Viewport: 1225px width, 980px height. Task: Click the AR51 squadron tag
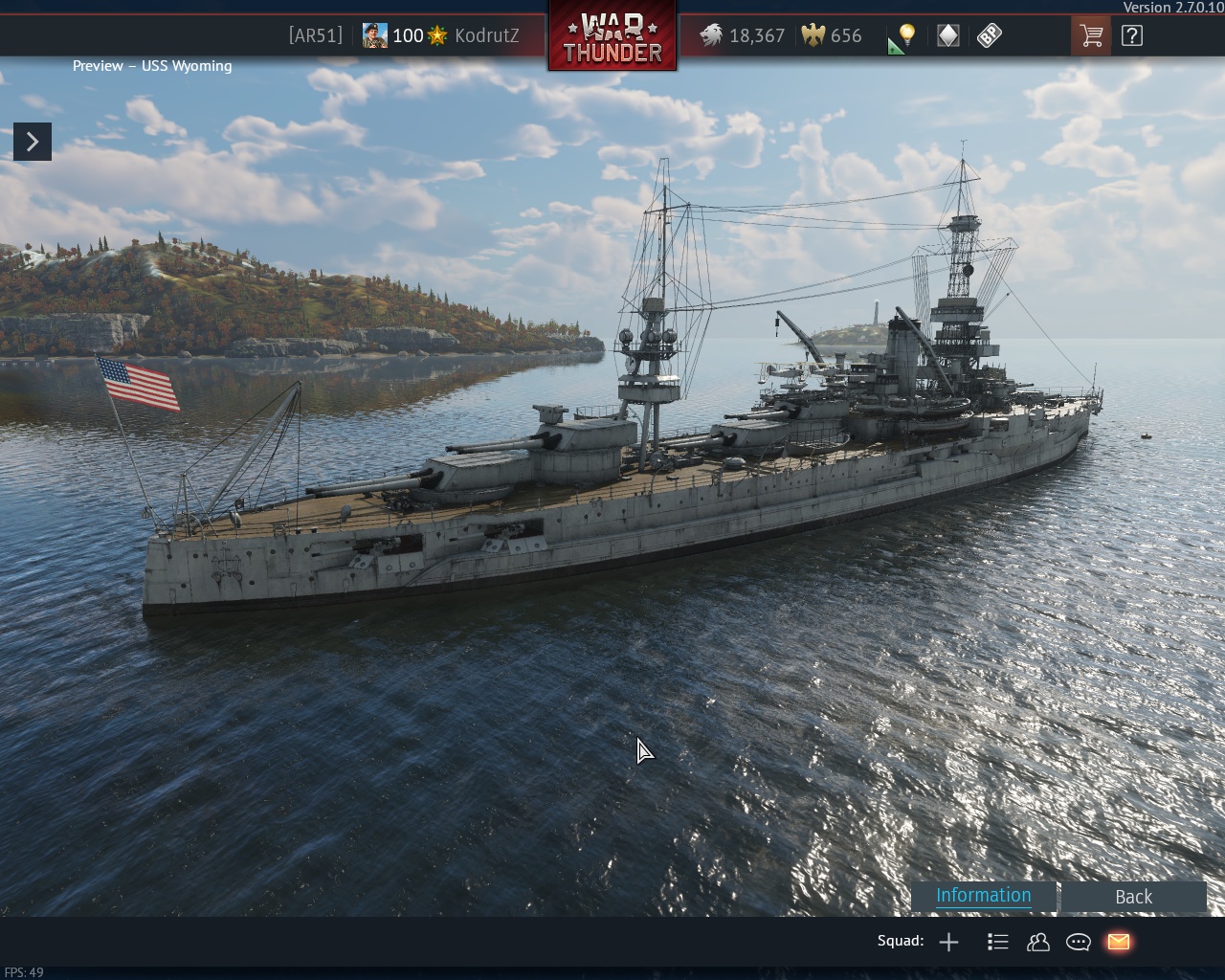click(315, 36)
